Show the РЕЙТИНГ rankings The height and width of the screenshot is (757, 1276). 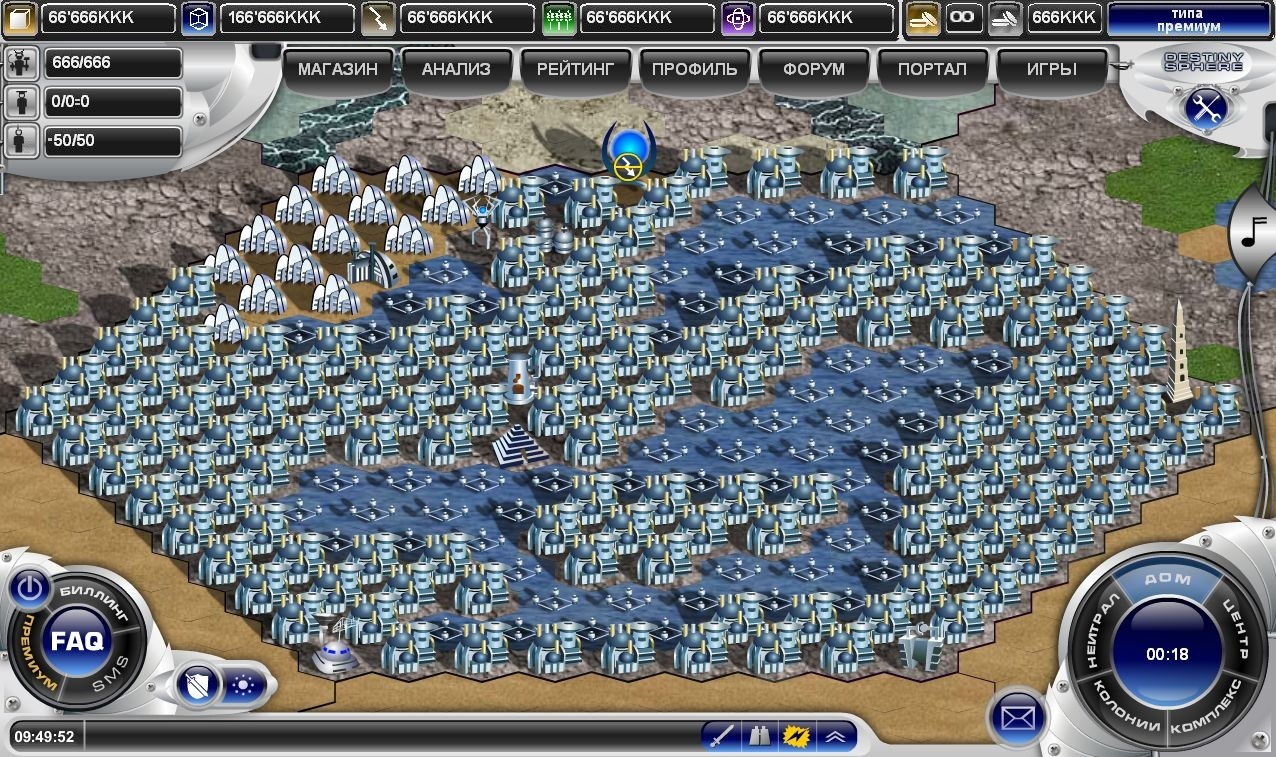pyautogui.click(x=575, y=70)
